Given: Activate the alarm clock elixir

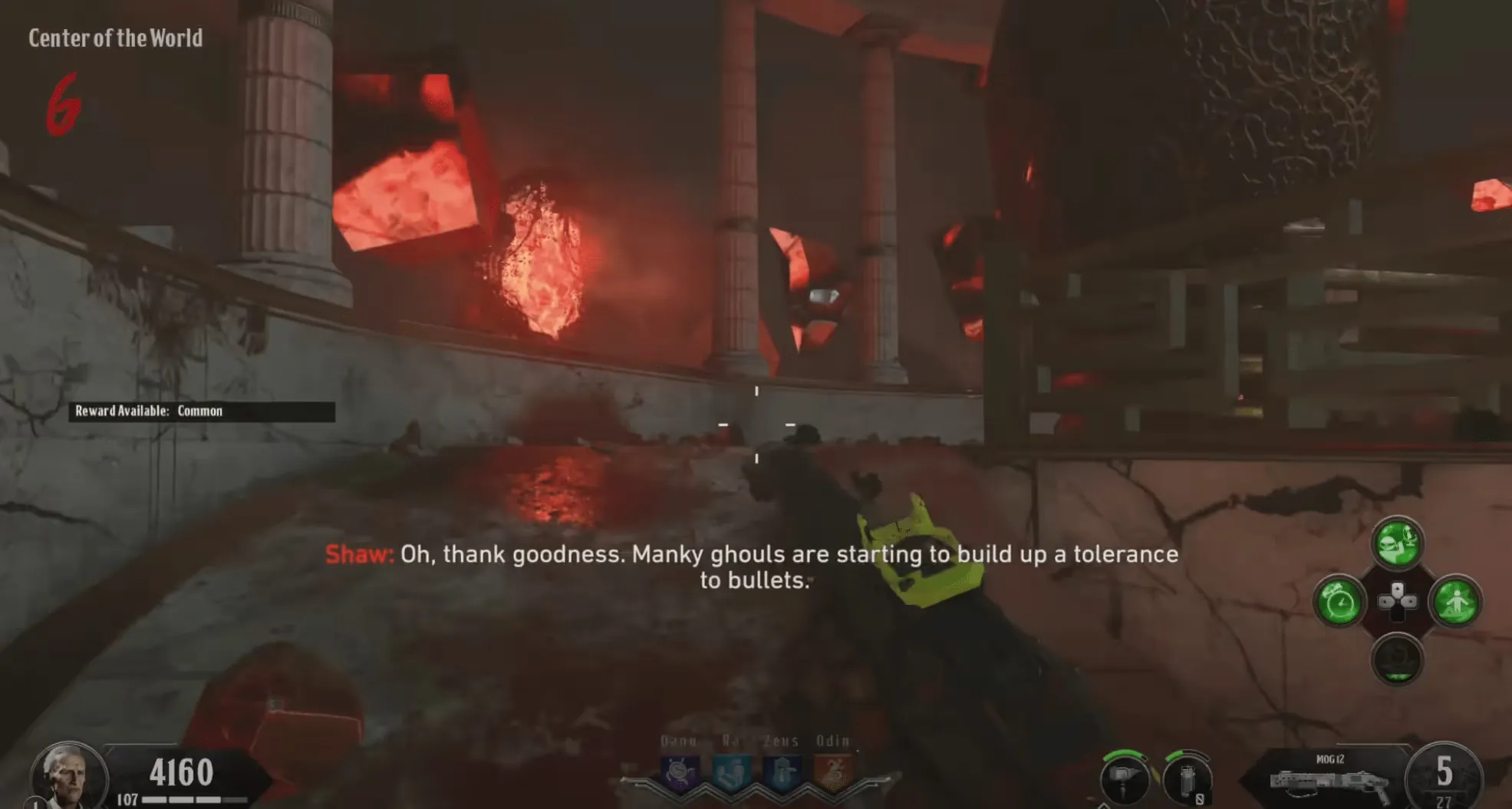Looking at the screenshot, I should 1339,602.
